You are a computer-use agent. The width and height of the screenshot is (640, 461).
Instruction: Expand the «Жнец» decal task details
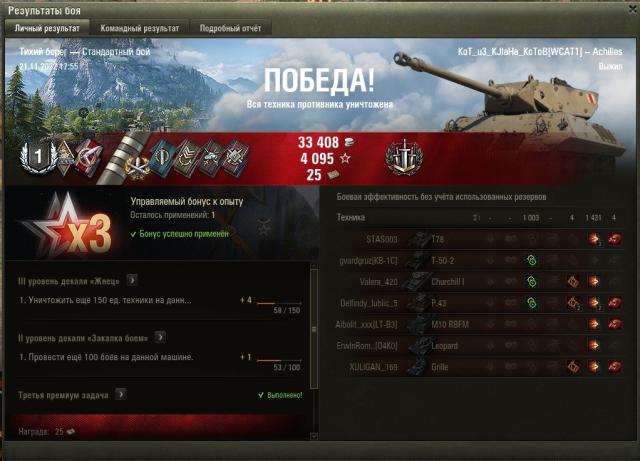tap(131, 280)
